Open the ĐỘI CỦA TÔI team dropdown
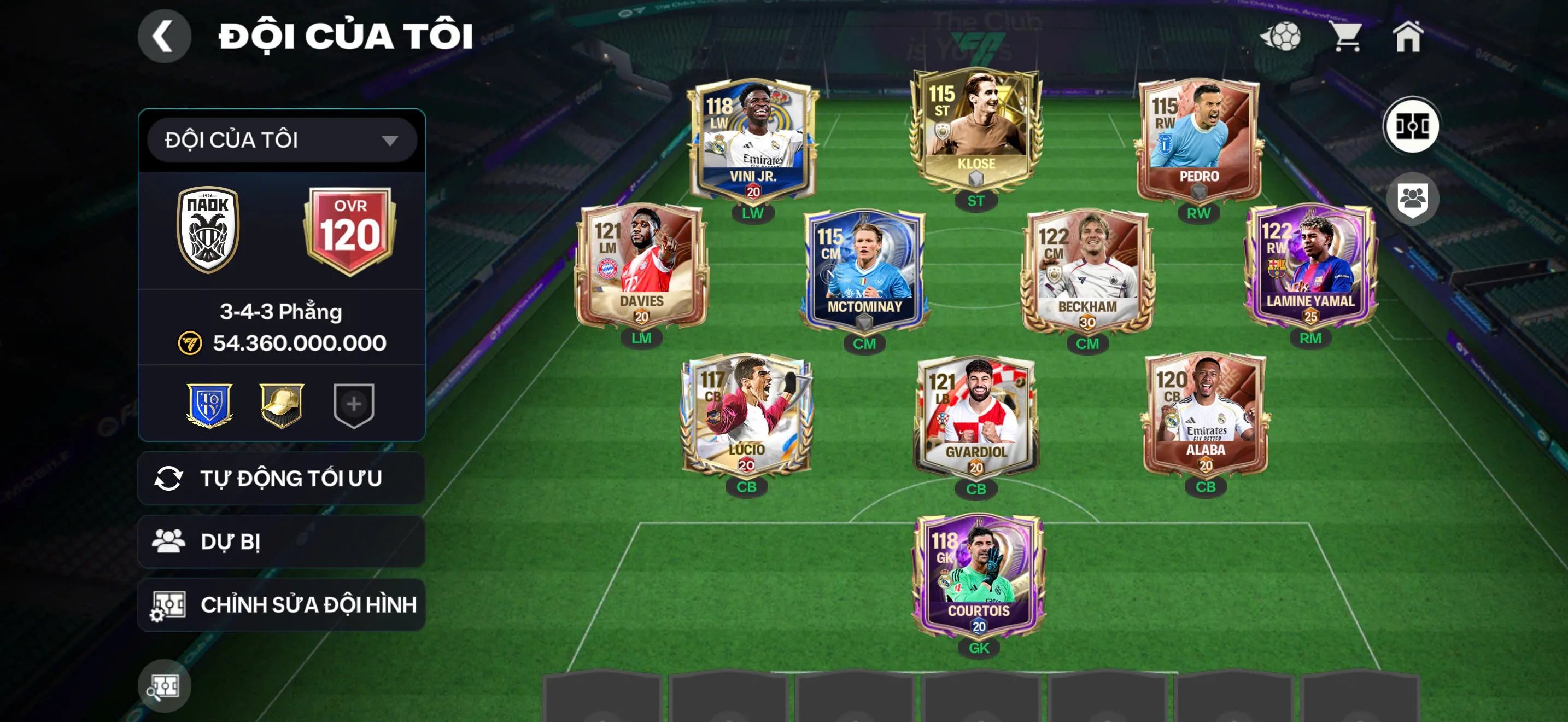Viewport: 1568px width, 722px height. coord(279,140)
